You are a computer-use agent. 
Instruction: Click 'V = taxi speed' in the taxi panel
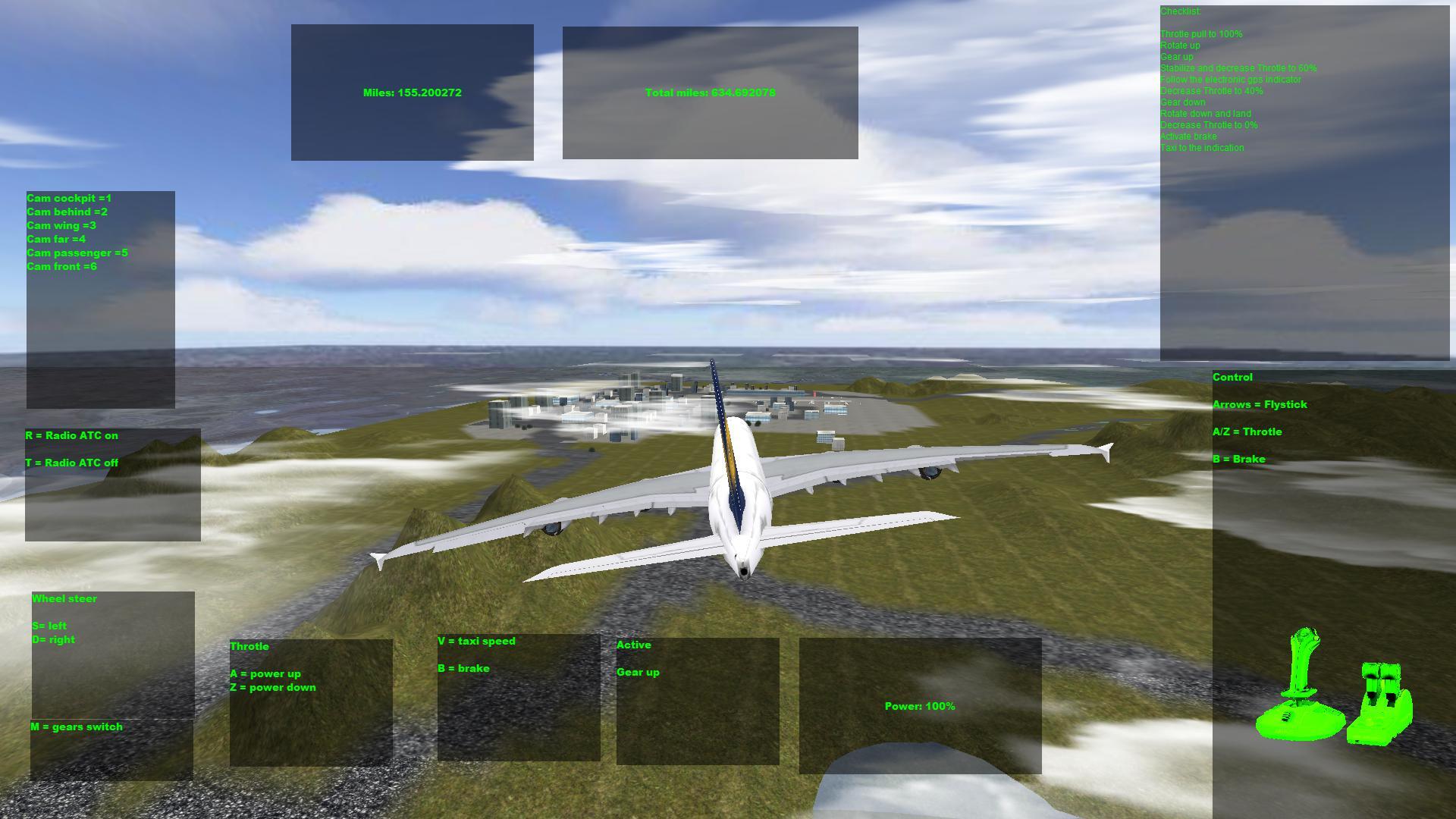pyautogui.click(x=475, y=641)
